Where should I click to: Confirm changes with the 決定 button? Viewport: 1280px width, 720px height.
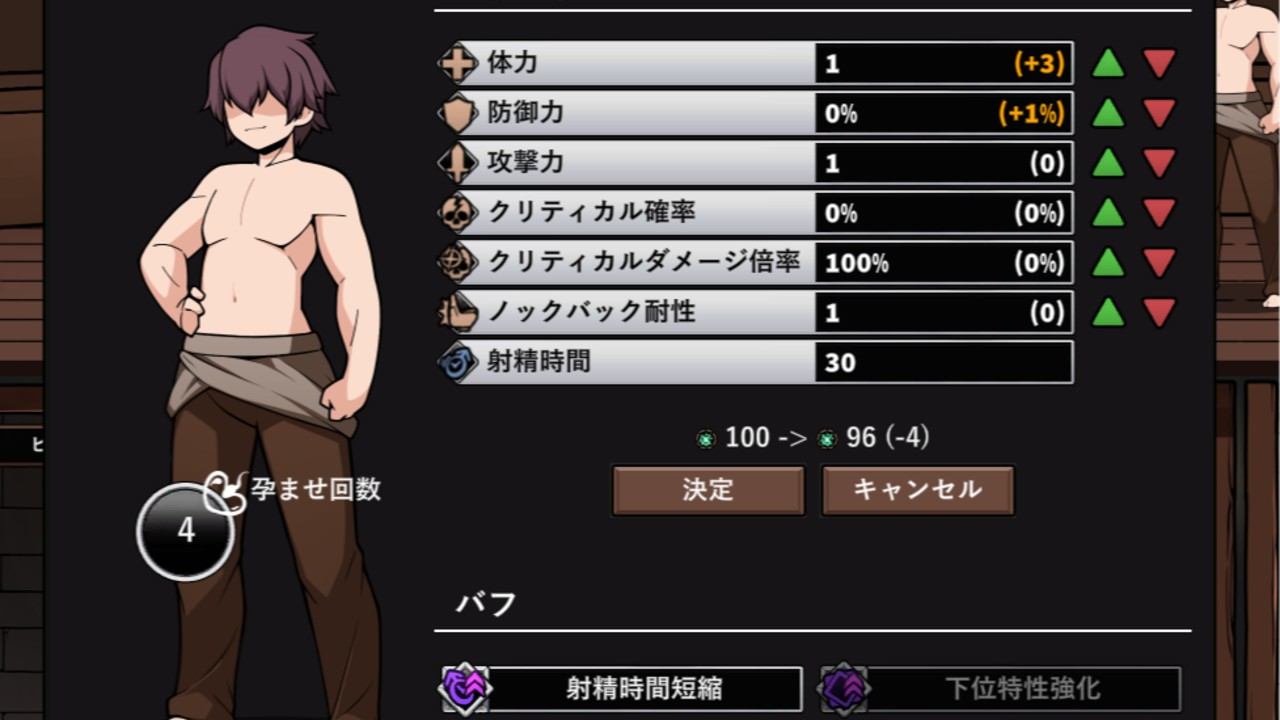pyautogui.click(x=708, y=490)
